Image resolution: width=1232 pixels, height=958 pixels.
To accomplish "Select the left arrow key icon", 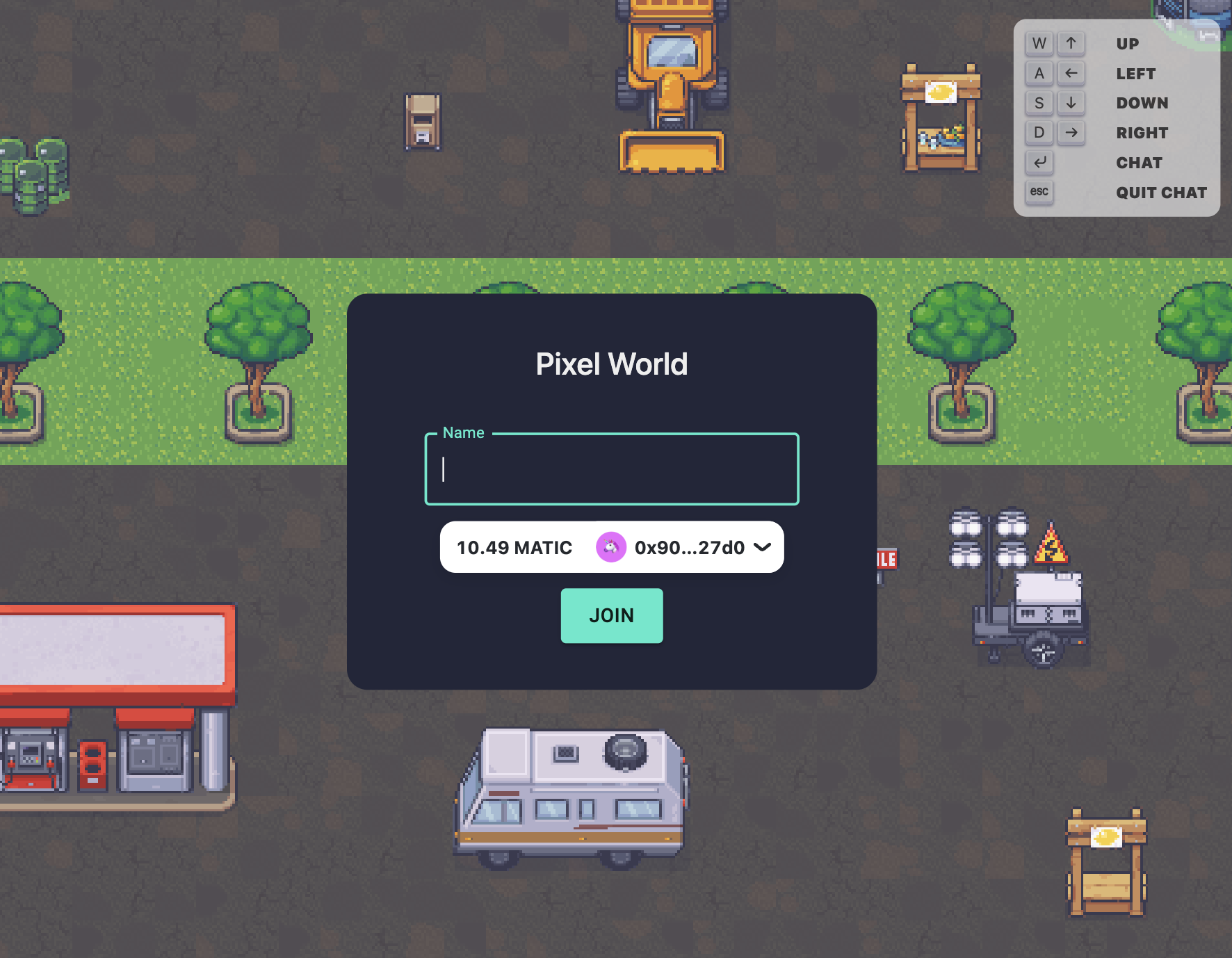I will [x=1071, y=73].
